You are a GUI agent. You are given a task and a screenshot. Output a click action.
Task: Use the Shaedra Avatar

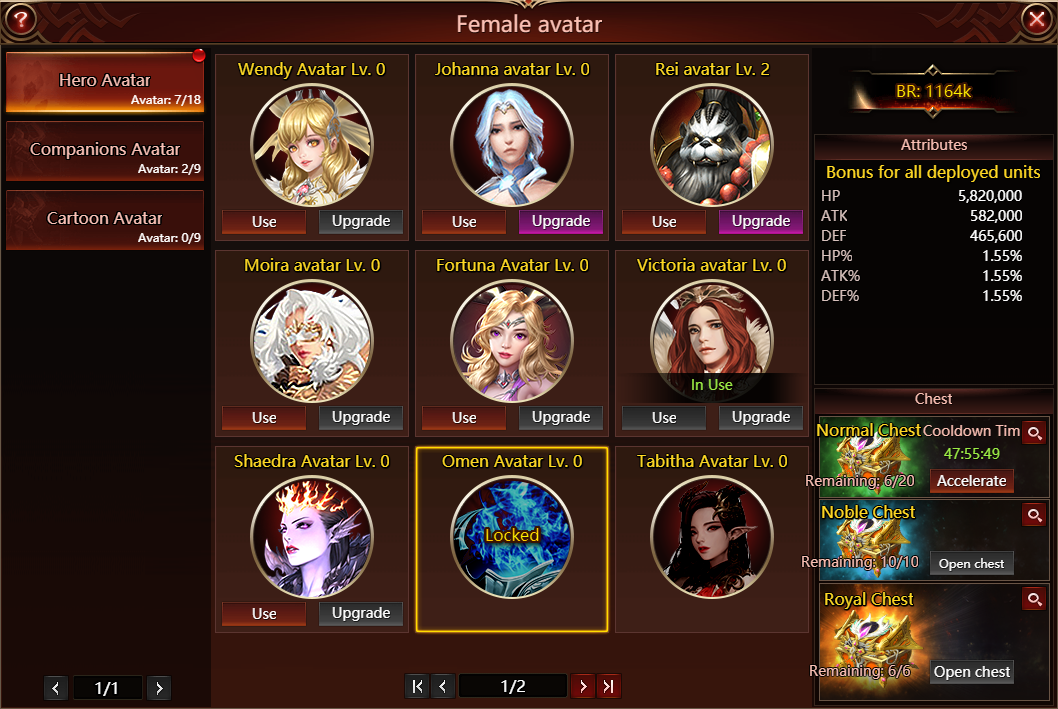pos(264,613)
